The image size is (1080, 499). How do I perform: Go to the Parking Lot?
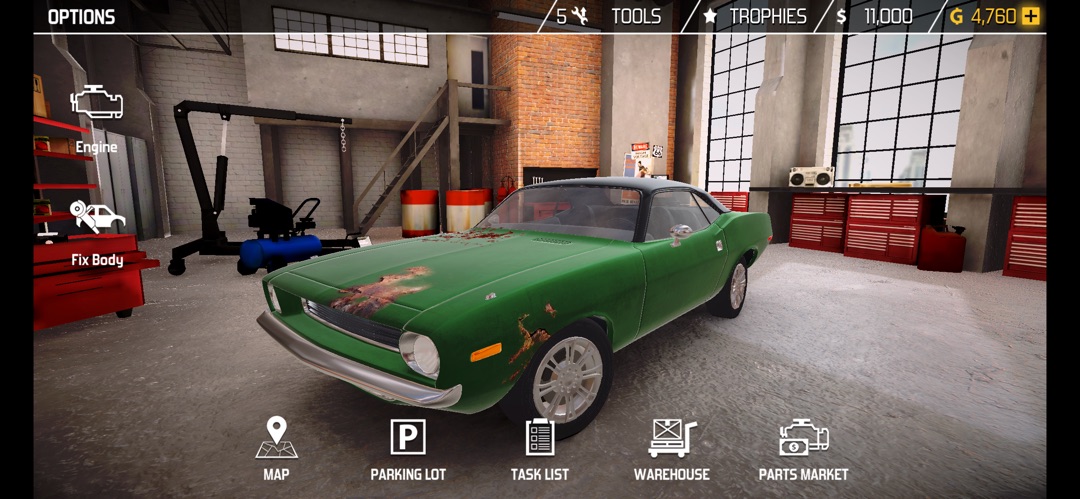pyautogui.click(x=408, y=449)
